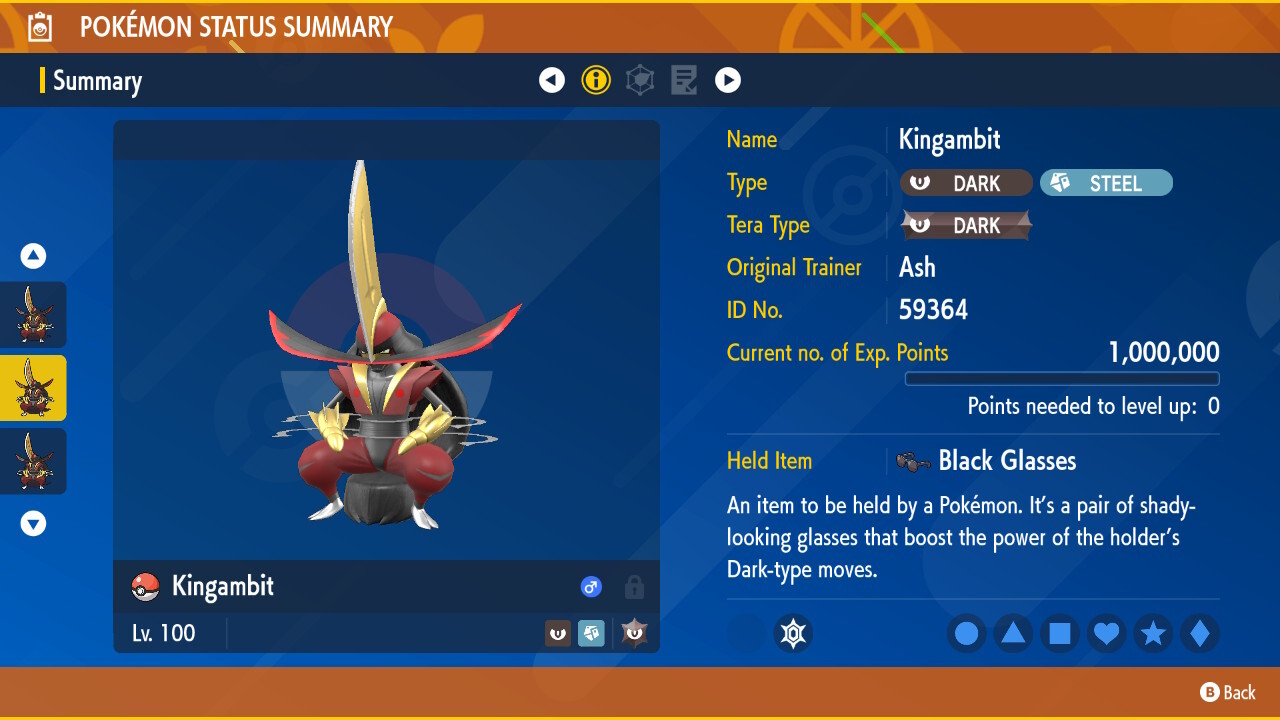Click the Black Glasses held item icon

click(912, 461)
